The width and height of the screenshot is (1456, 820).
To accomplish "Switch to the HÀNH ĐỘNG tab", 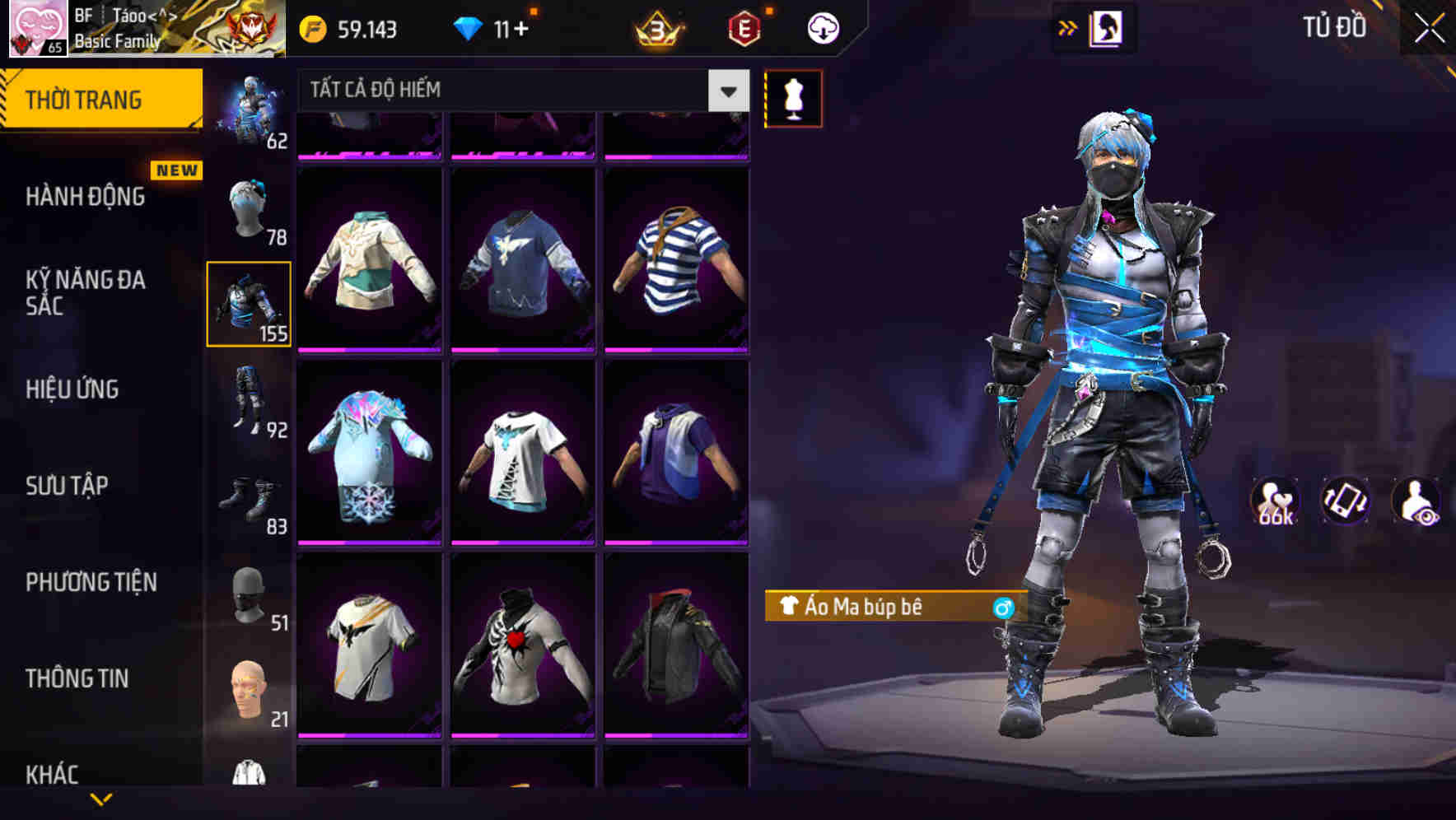I will 85,197.
